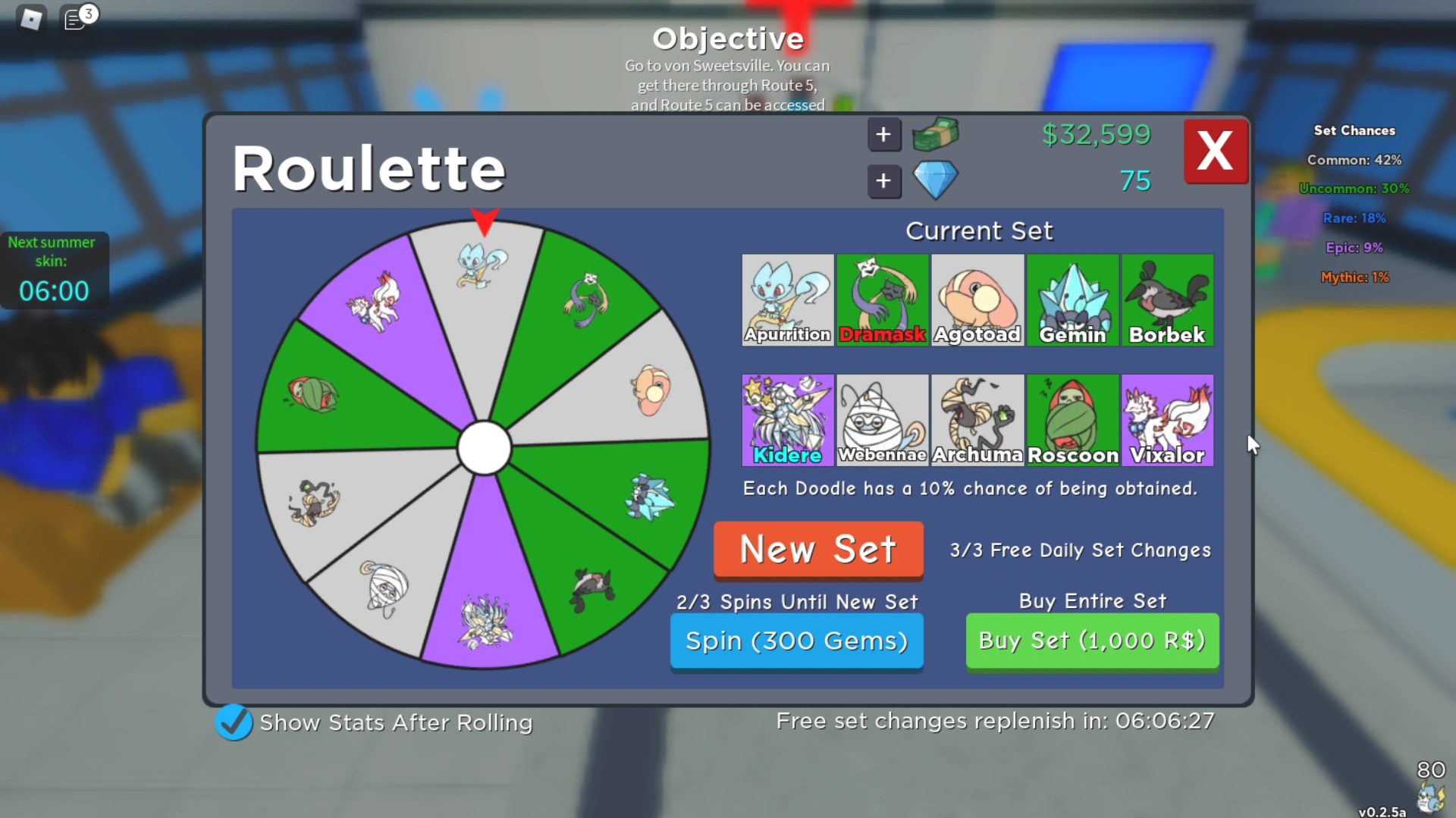
Task: Click the gem diamond icon
Action: (934, 181)
